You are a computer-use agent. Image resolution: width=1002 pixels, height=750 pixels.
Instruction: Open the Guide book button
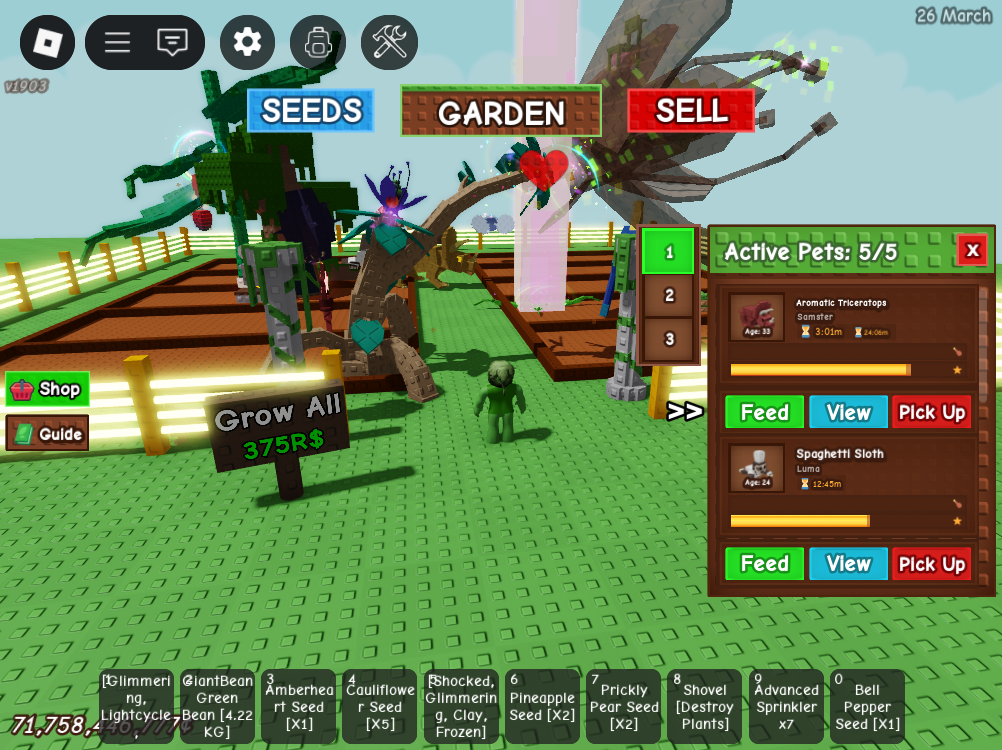click(x=47, y=434)
